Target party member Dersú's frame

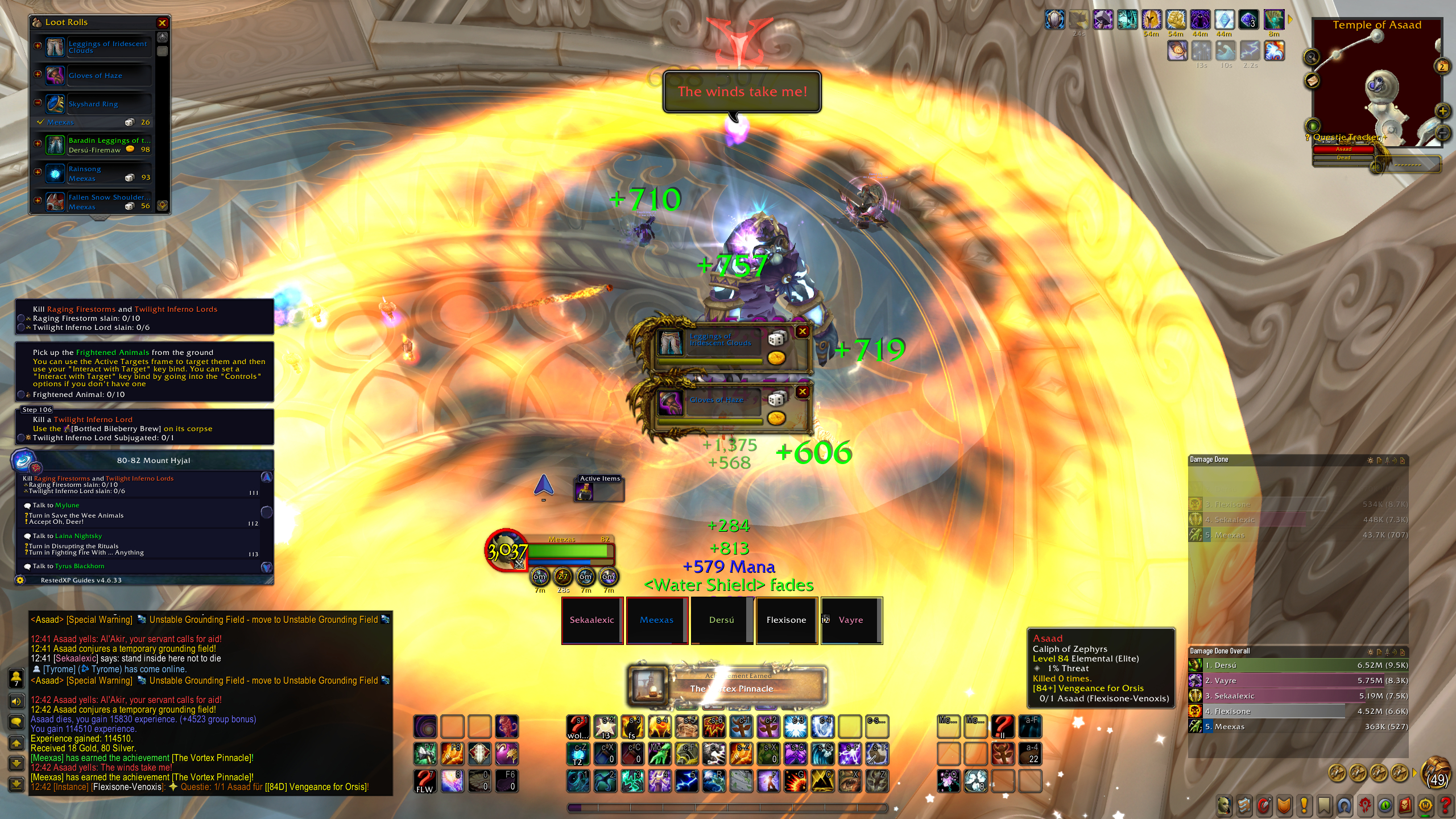point(722,620)
